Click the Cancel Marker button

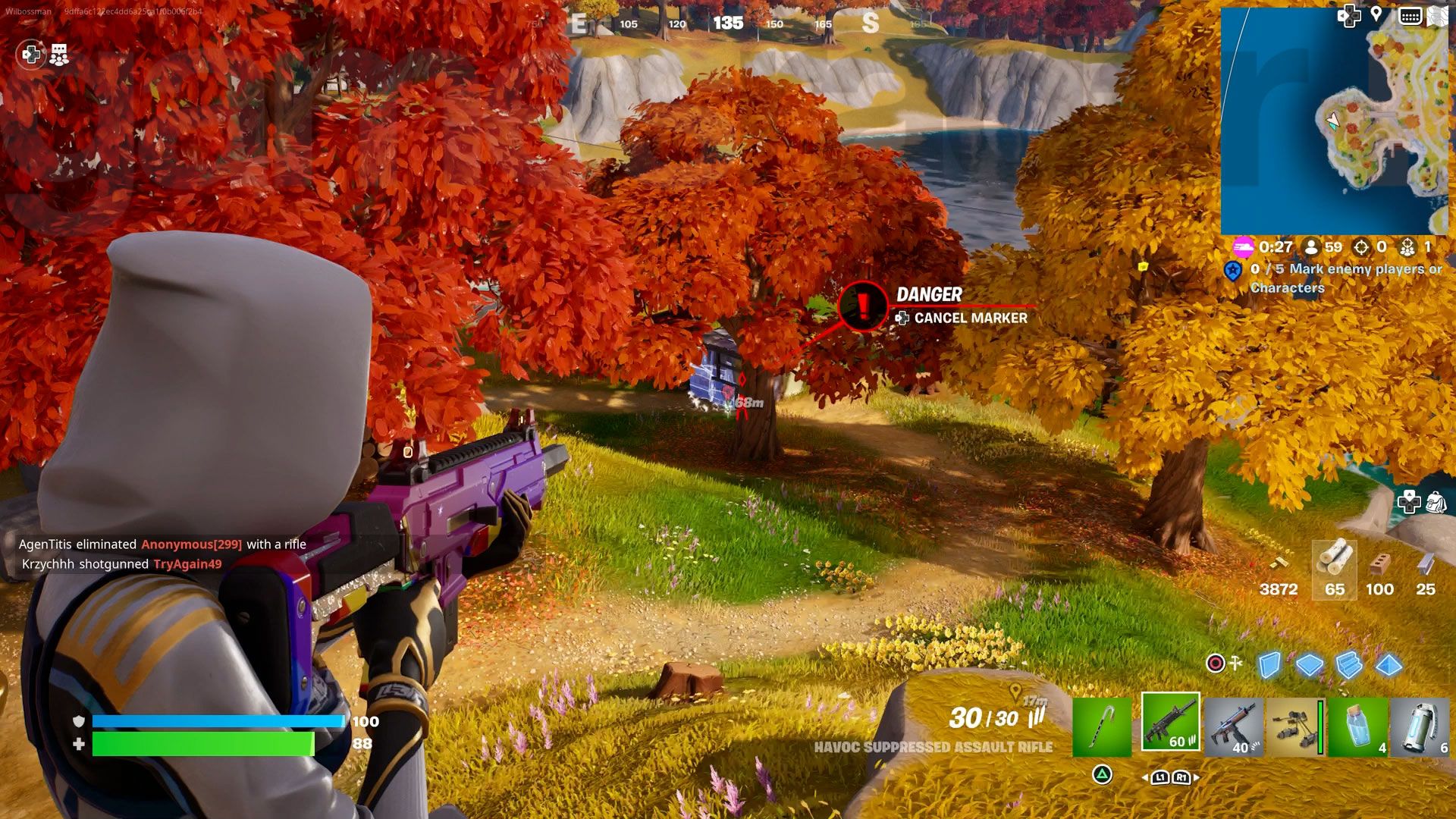click(x=963, y=318)
